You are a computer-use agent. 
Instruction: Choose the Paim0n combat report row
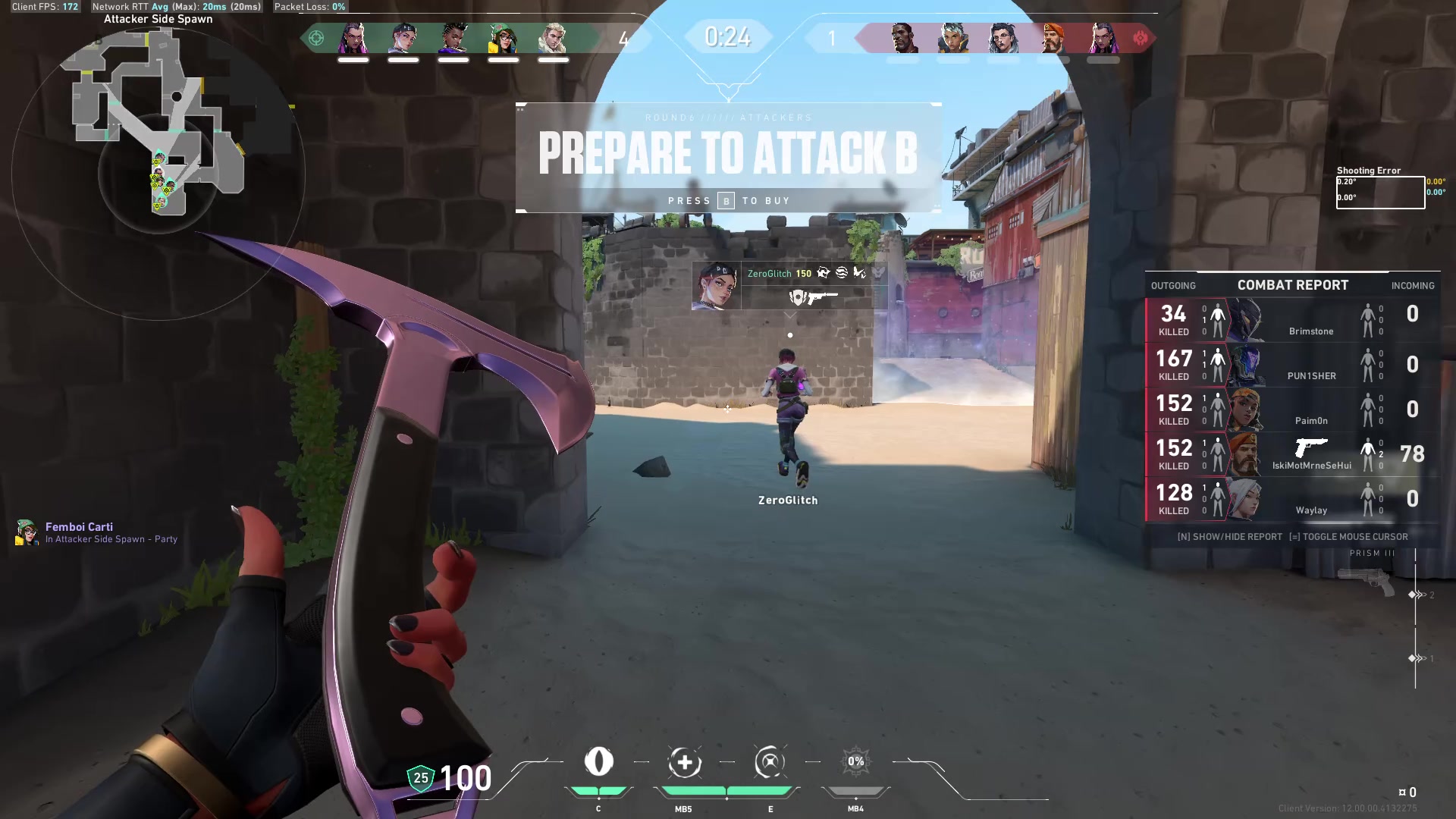(1292, 409)
